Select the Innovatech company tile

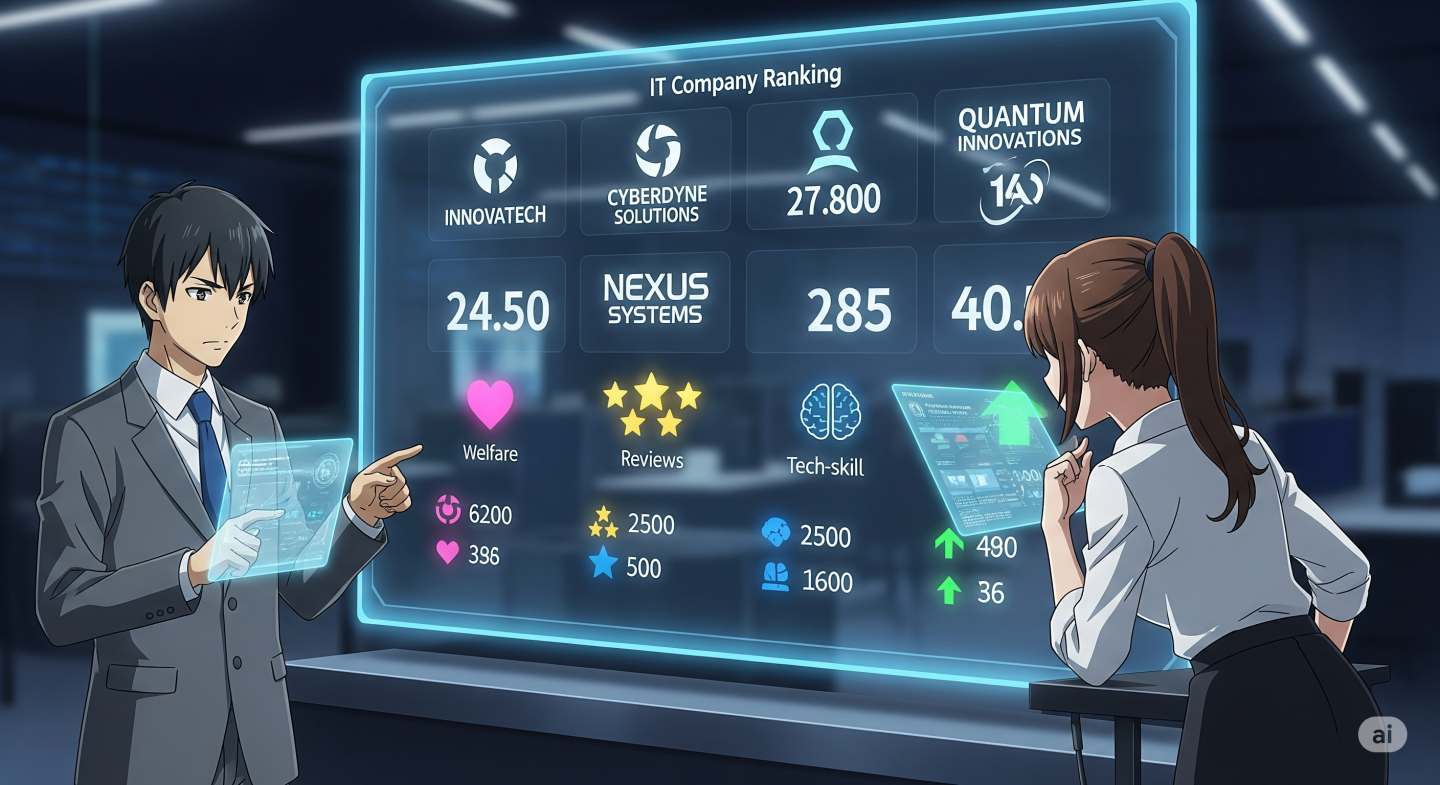[497, 181]
